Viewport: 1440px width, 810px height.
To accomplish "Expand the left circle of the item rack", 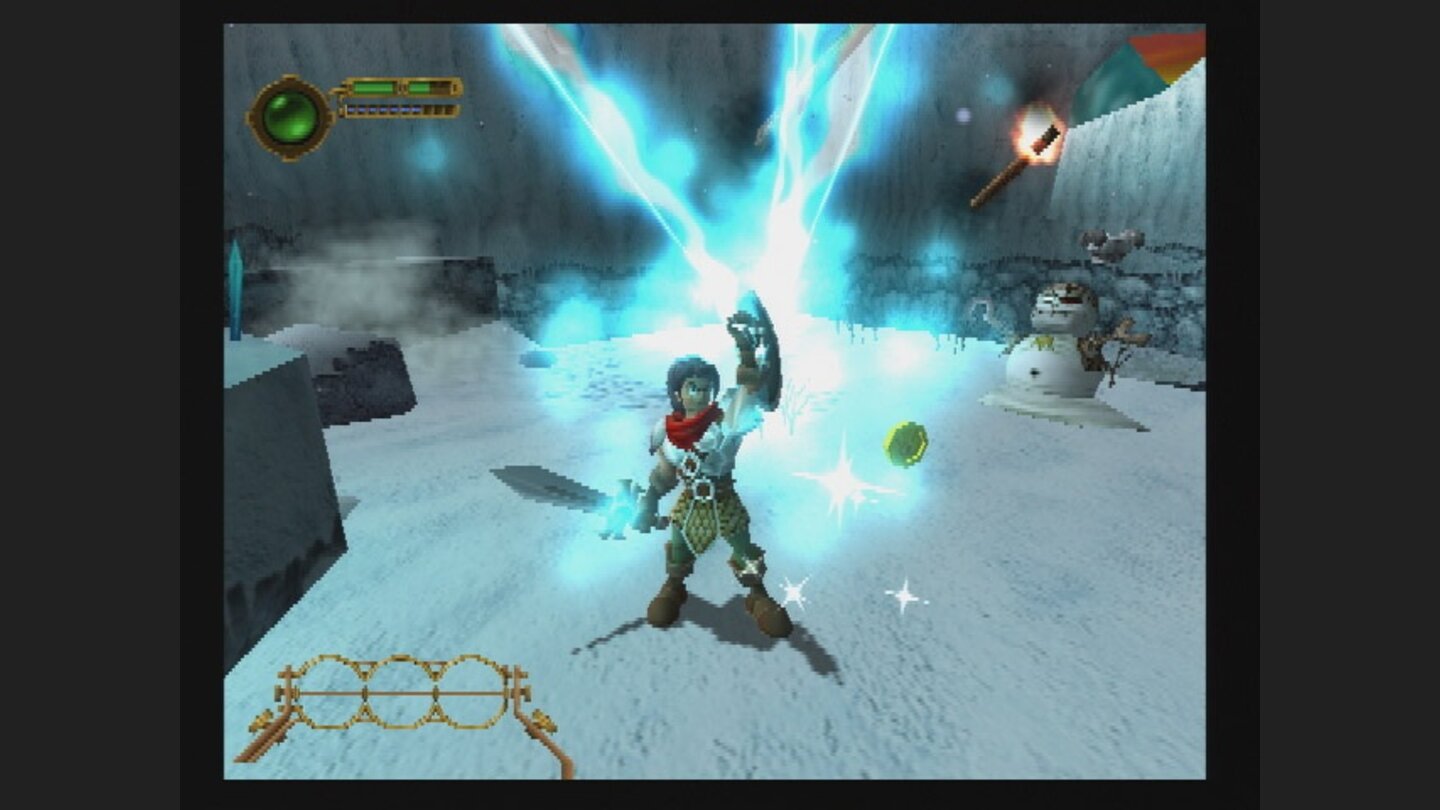I will click(330, 691).
